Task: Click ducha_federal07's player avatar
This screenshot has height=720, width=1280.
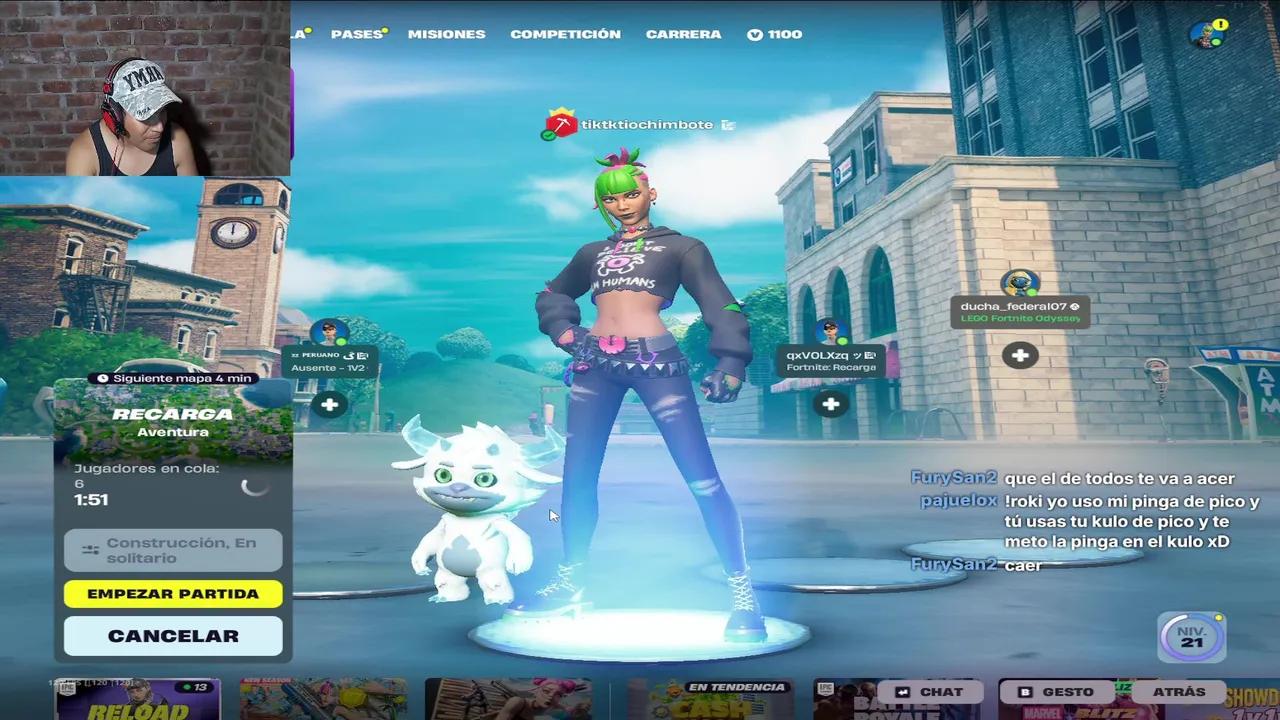Action: pyautogui.click(x=1019, y=283)
